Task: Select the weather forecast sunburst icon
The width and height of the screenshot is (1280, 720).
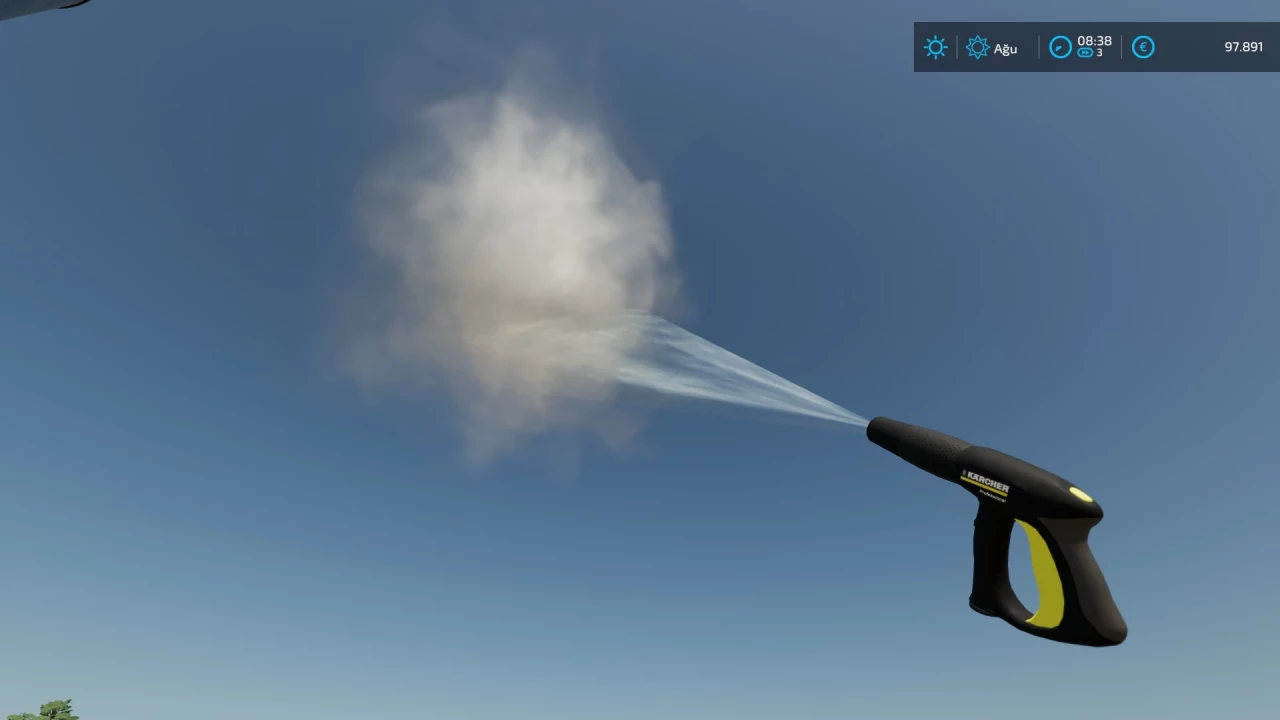Action: [978, 47]
